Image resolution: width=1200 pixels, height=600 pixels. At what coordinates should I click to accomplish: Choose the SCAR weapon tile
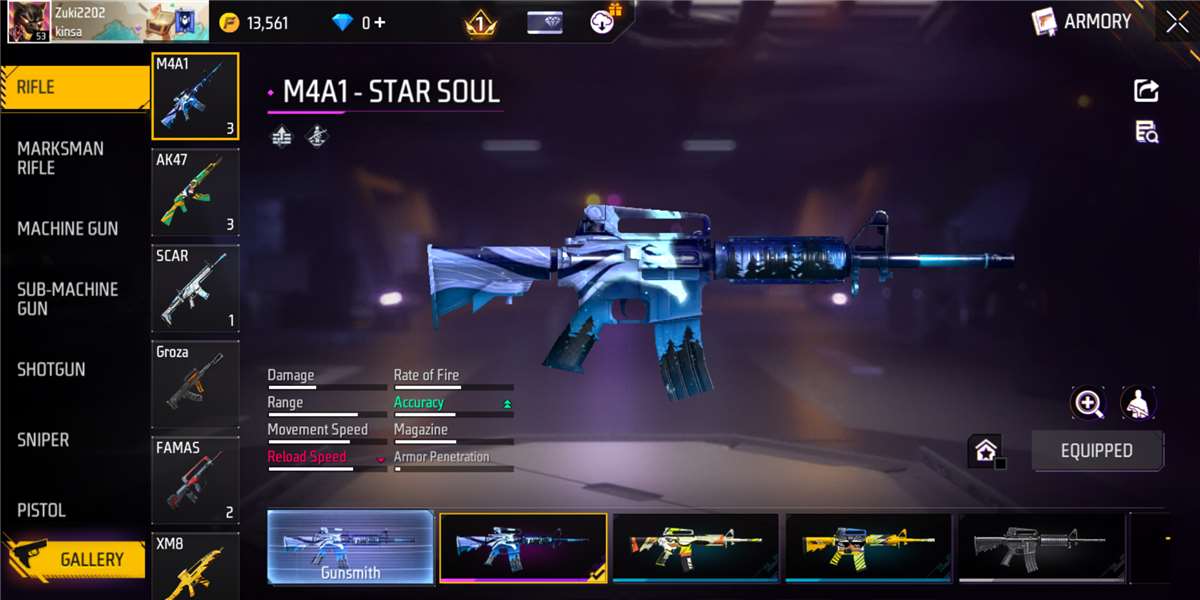195,289
